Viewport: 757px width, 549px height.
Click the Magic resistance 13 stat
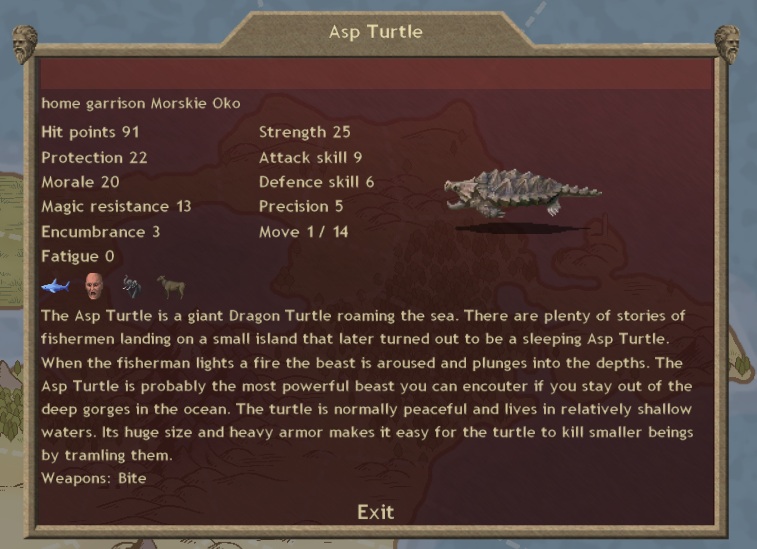click(116, 207)
